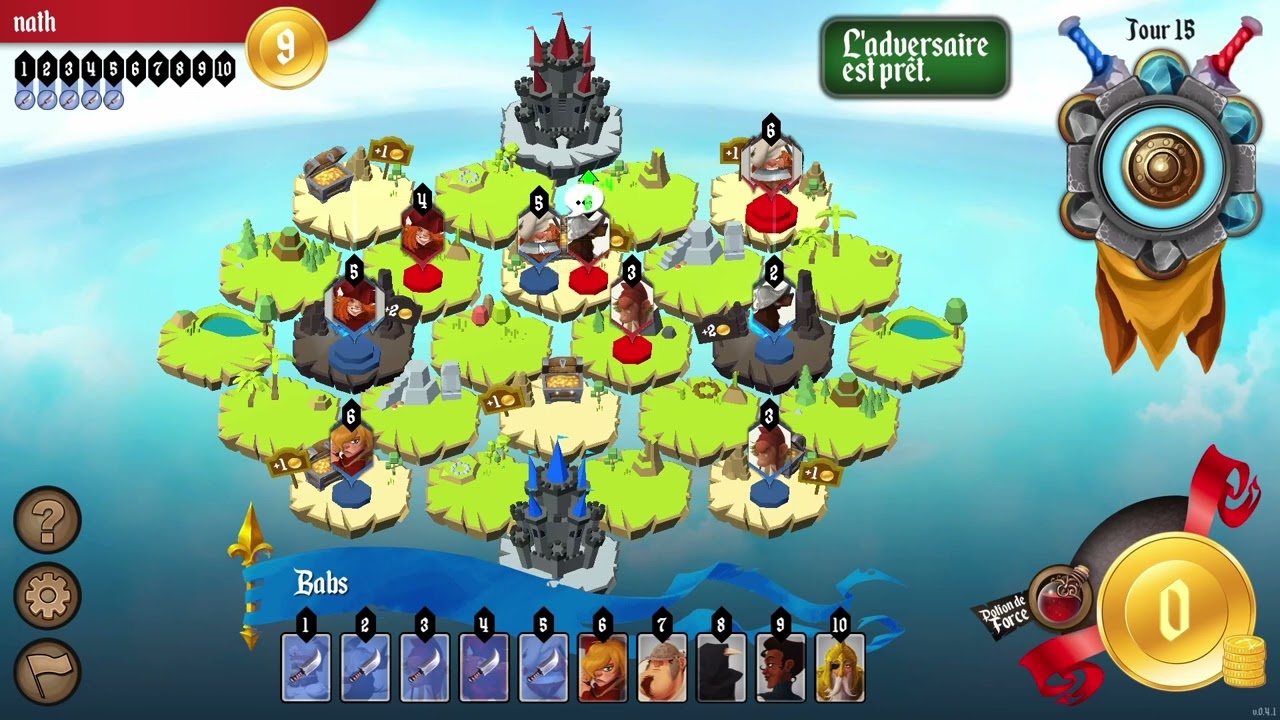The image size is (1280, 720).
Task: Pick the dark-haired woman card numbered 9
Action: coord(780,667)
